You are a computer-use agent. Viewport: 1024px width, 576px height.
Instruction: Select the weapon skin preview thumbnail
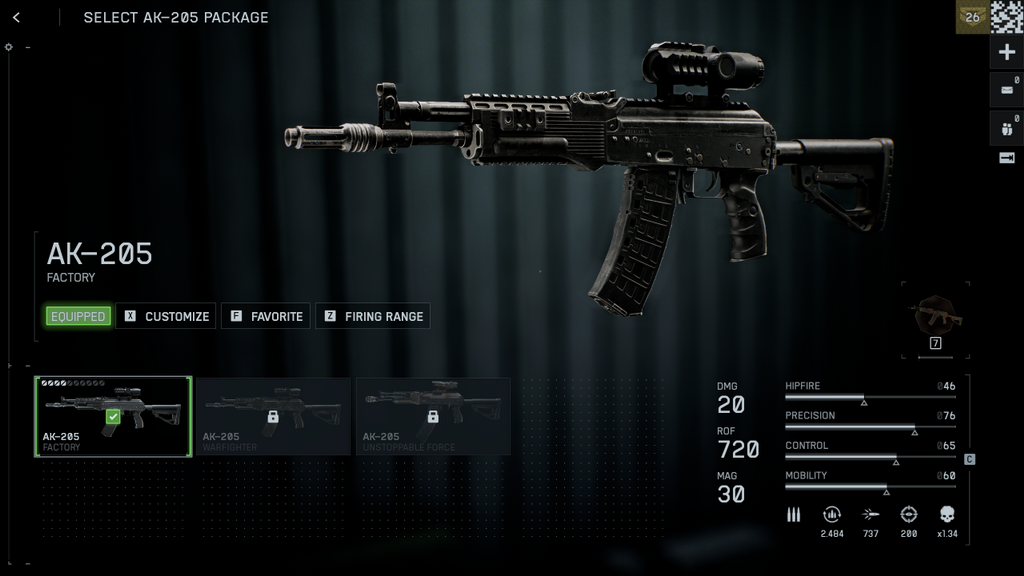coord(936,318)
